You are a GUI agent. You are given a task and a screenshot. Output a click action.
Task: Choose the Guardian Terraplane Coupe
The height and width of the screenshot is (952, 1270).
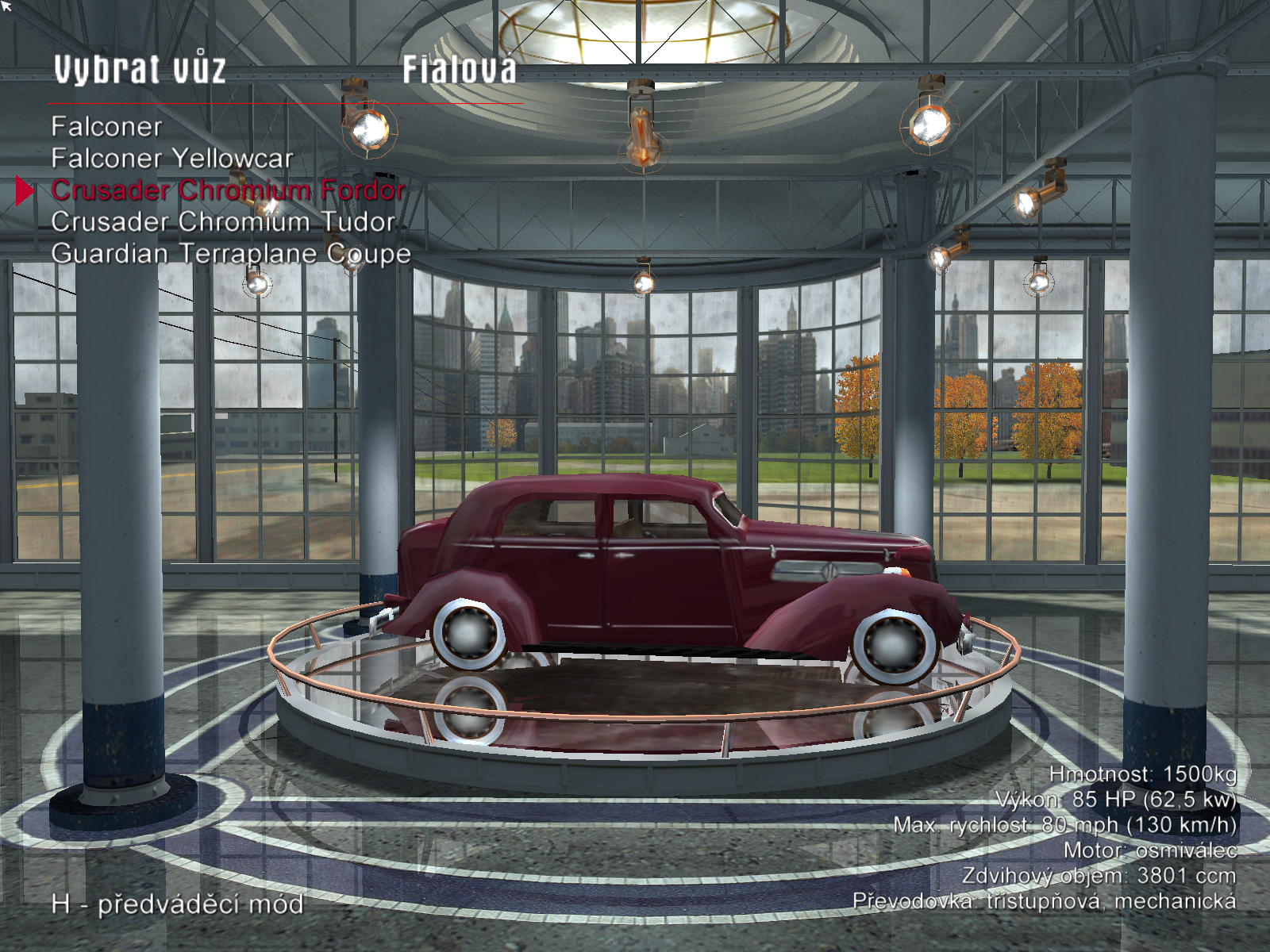[x=230, y=254]
